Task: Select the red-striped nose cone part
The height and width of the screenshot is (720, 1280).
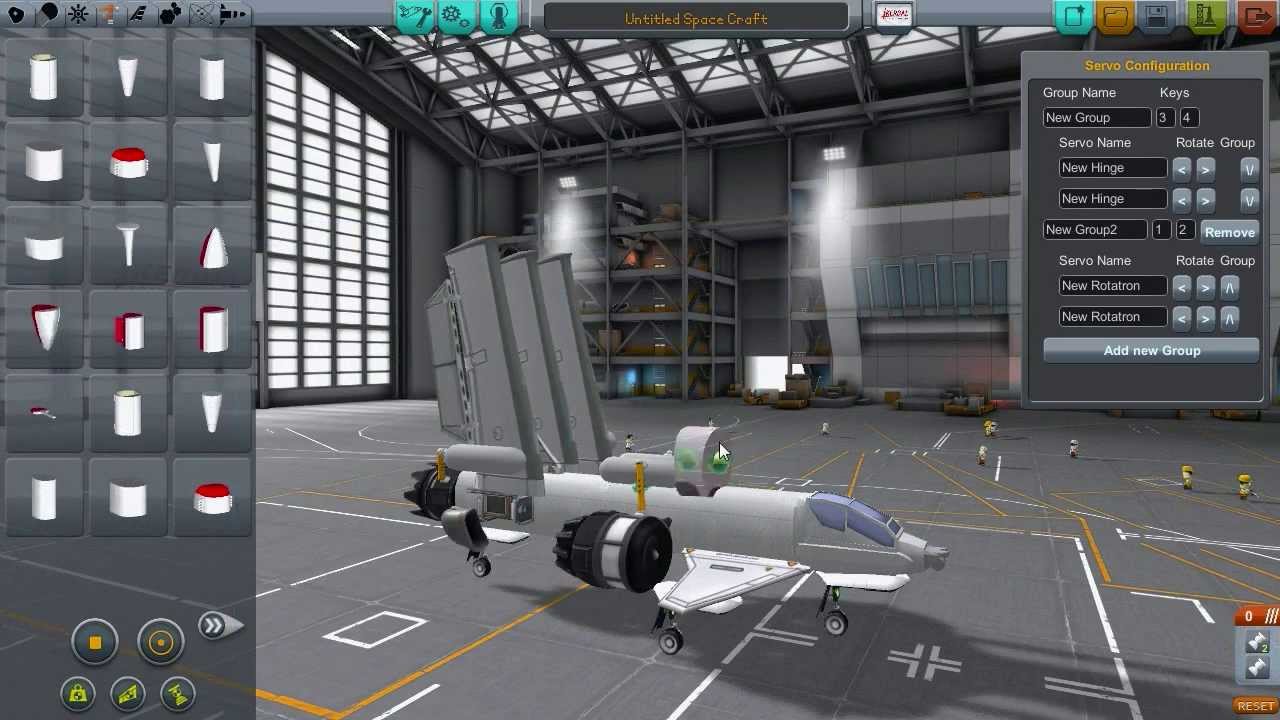Action: coord(212,247)
